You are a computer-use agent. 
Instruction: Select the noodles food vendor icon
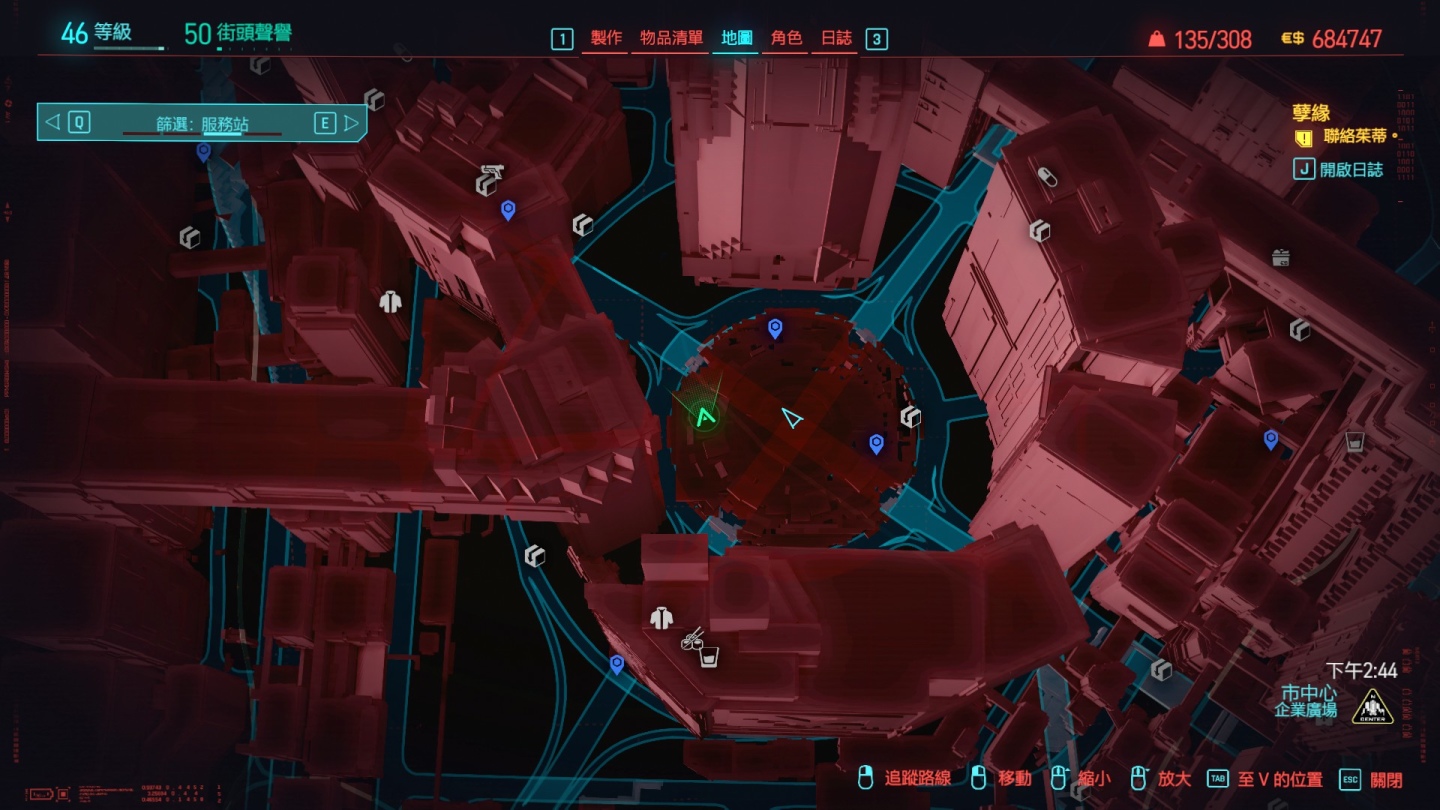pos(691,637)
